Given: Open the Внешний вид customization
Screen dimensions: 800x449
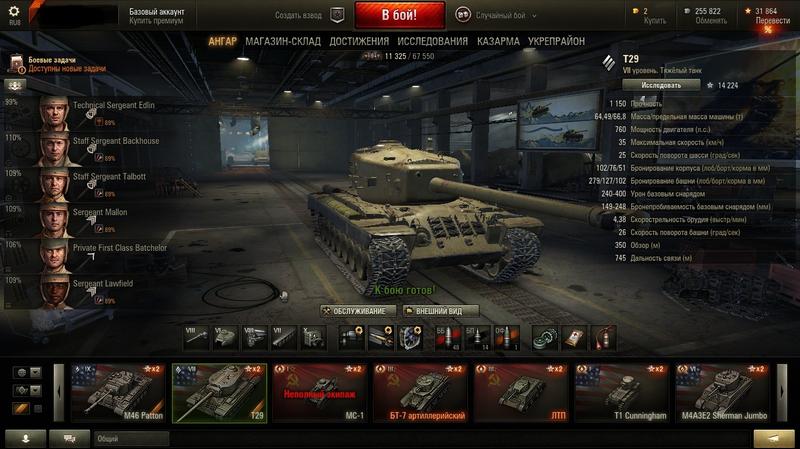Looking at the screenshot, I should pos(441,311).
